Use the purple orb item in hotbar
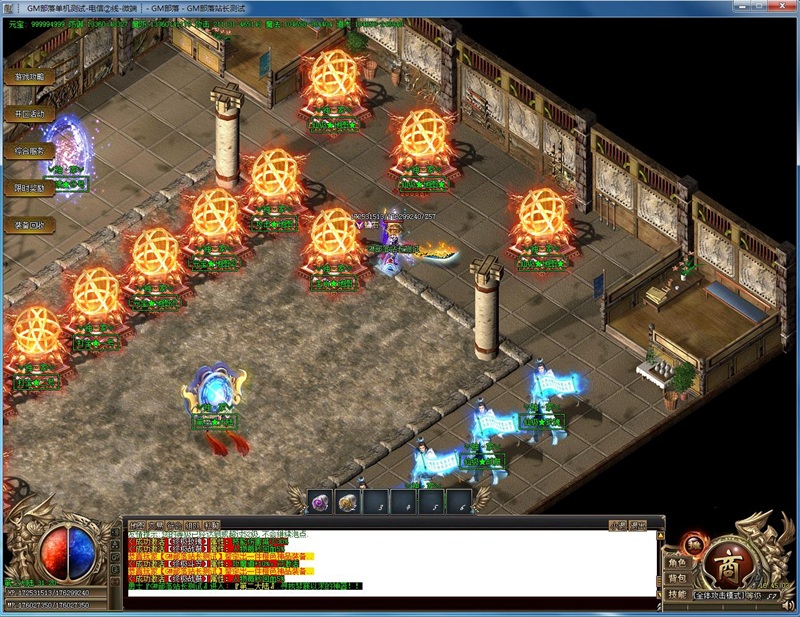This screenshot has height=617, width=800. click(321, 502)
